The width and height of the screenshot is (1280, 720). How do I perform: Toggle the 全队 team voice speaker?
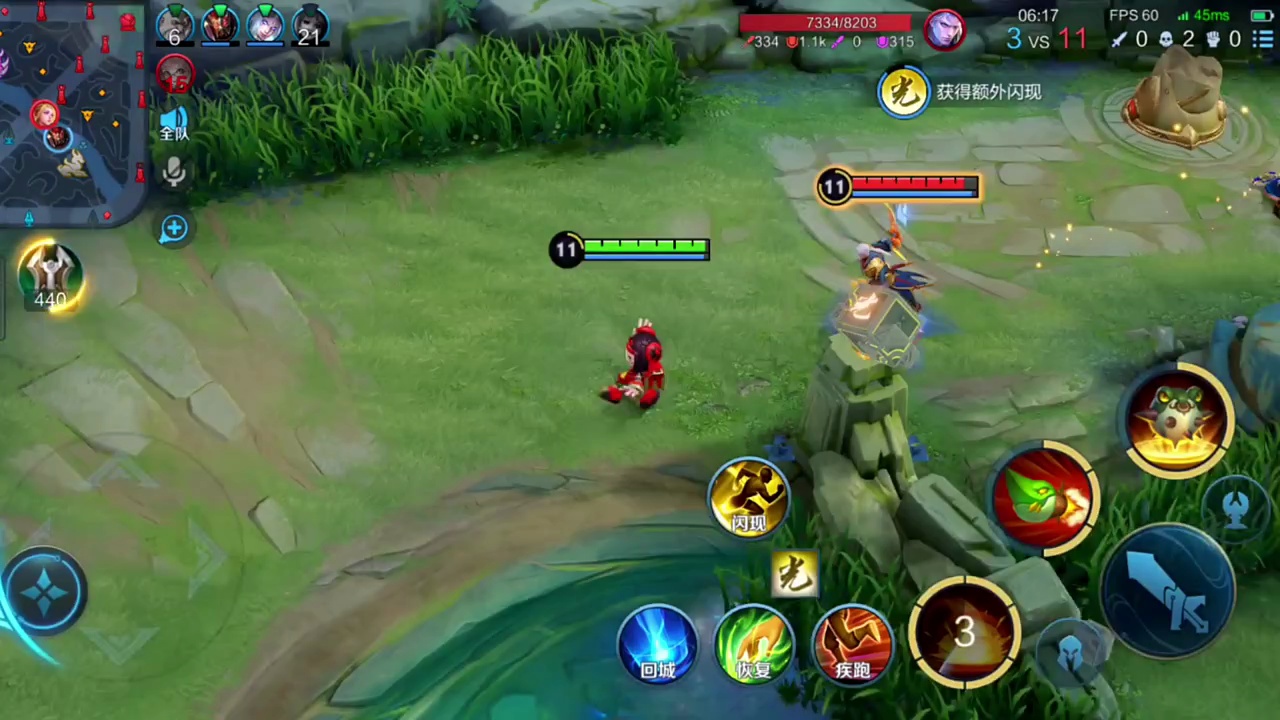click(x=174, y=123)
